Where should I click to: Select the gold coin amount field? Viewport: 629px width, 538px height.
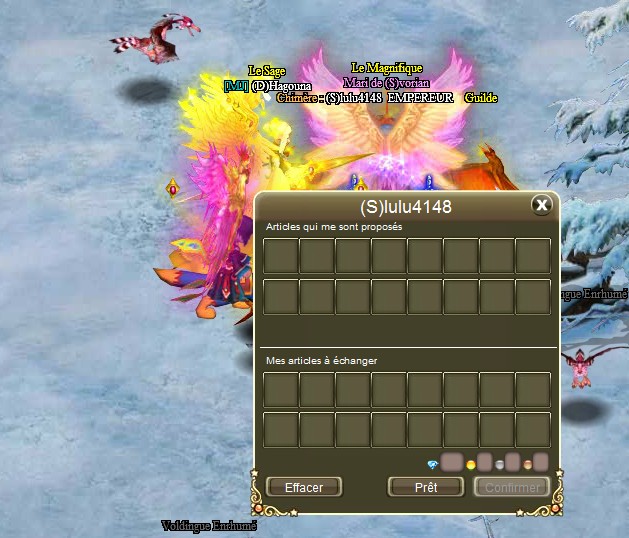tap(484, 463)
